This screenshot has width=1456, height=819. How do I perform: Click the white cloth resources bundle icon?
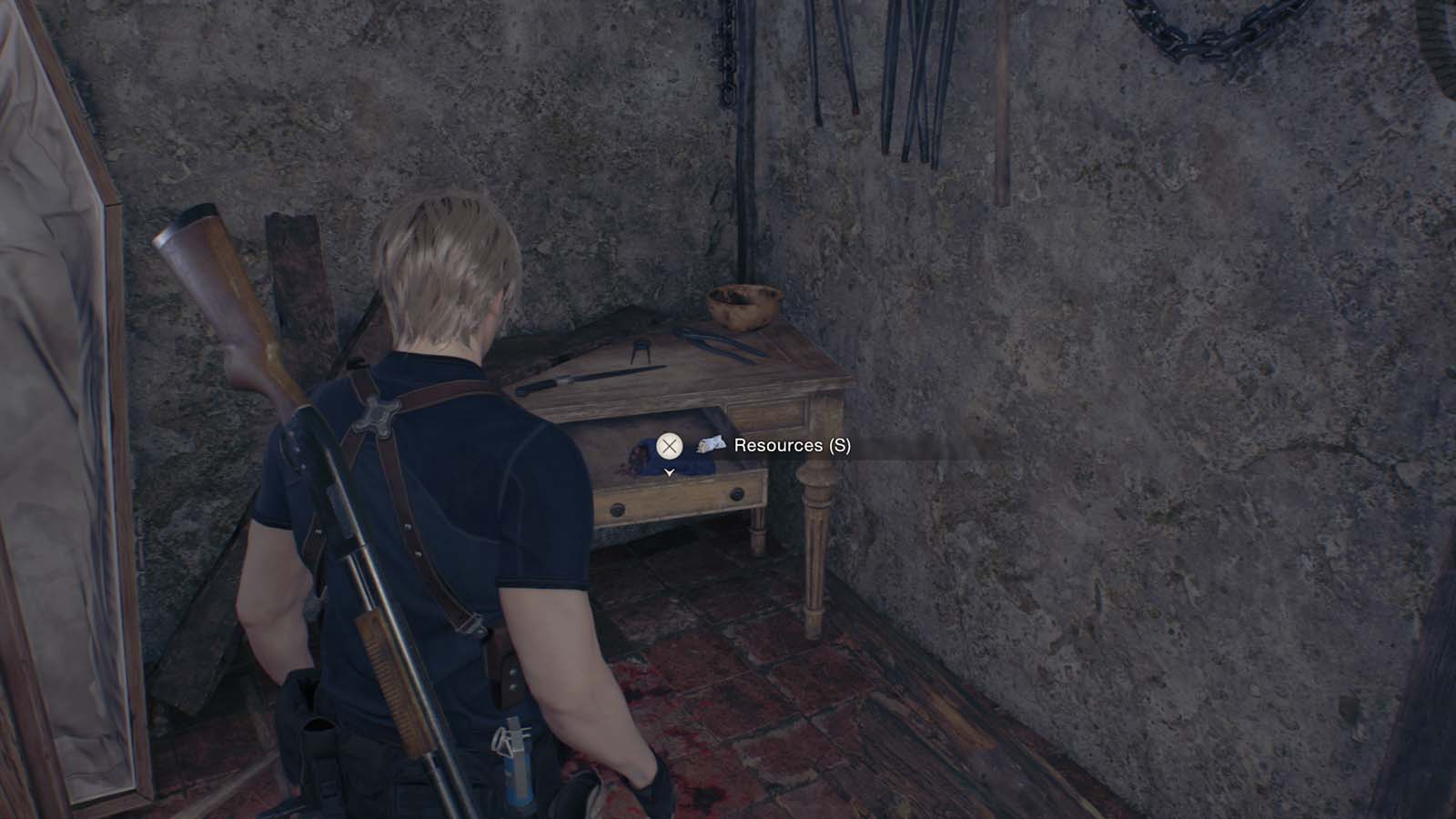click(710, 445)
